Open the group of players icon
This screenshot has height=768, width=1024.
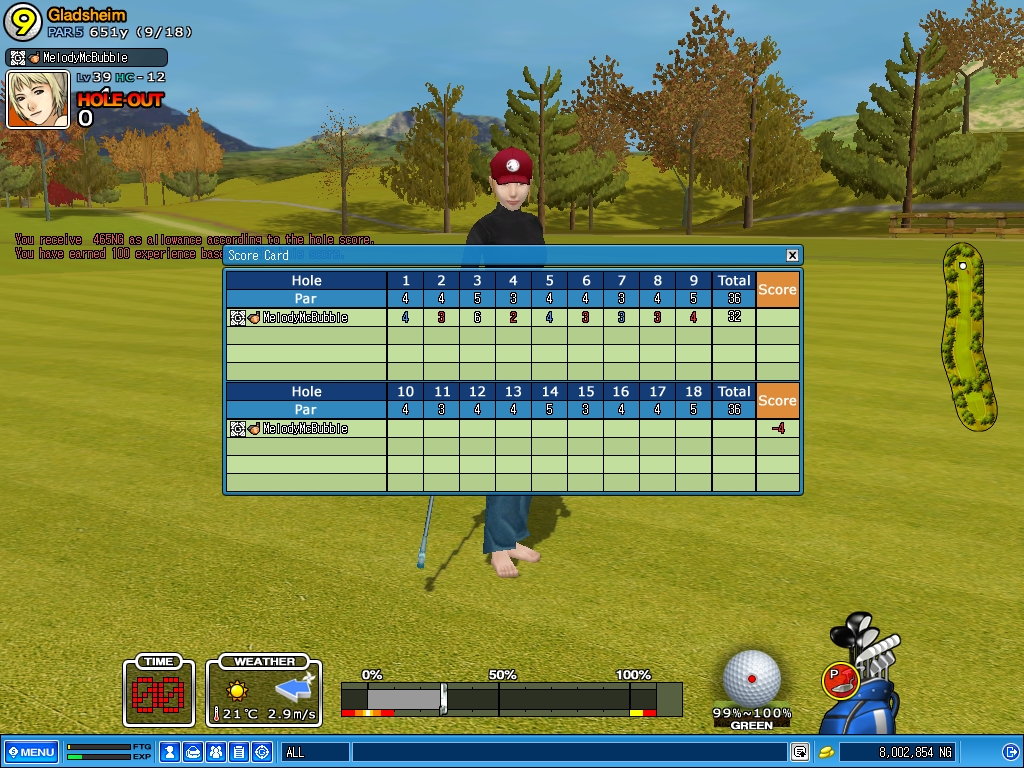216,752
